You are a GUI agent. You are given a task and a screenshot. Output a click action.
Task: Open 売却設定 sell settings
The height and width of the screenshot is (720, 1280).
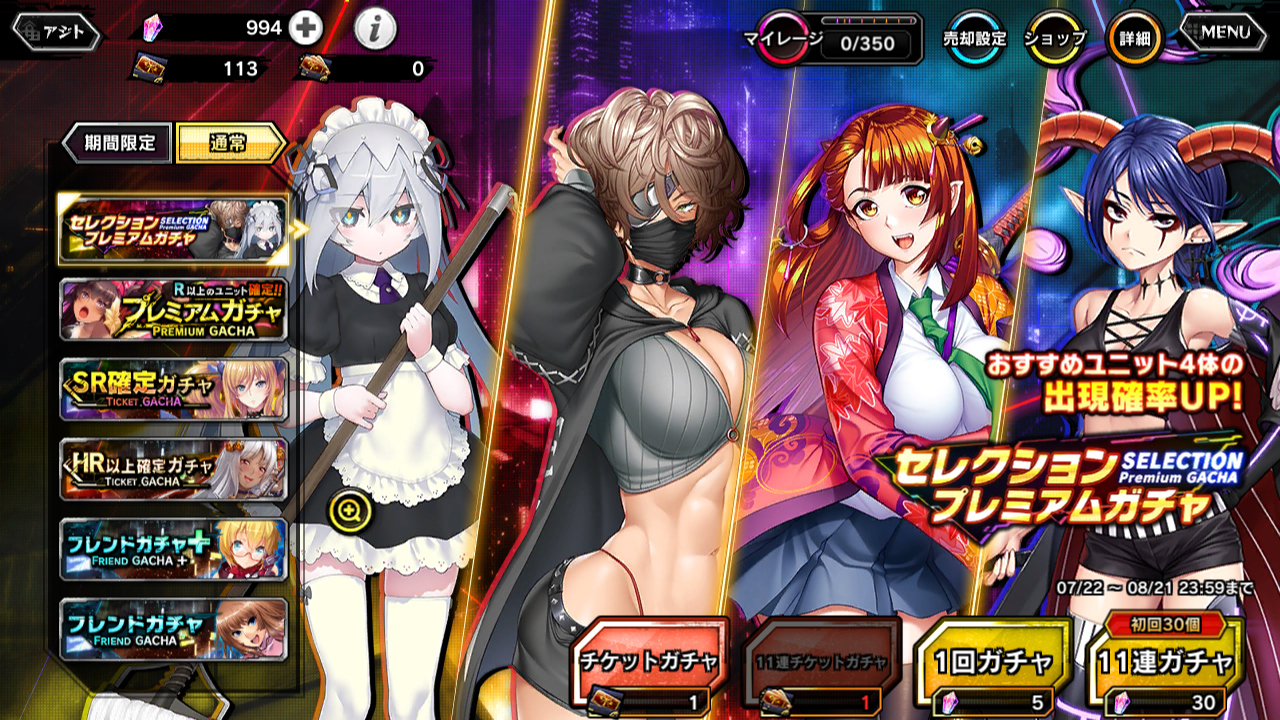tap(975, 38)
